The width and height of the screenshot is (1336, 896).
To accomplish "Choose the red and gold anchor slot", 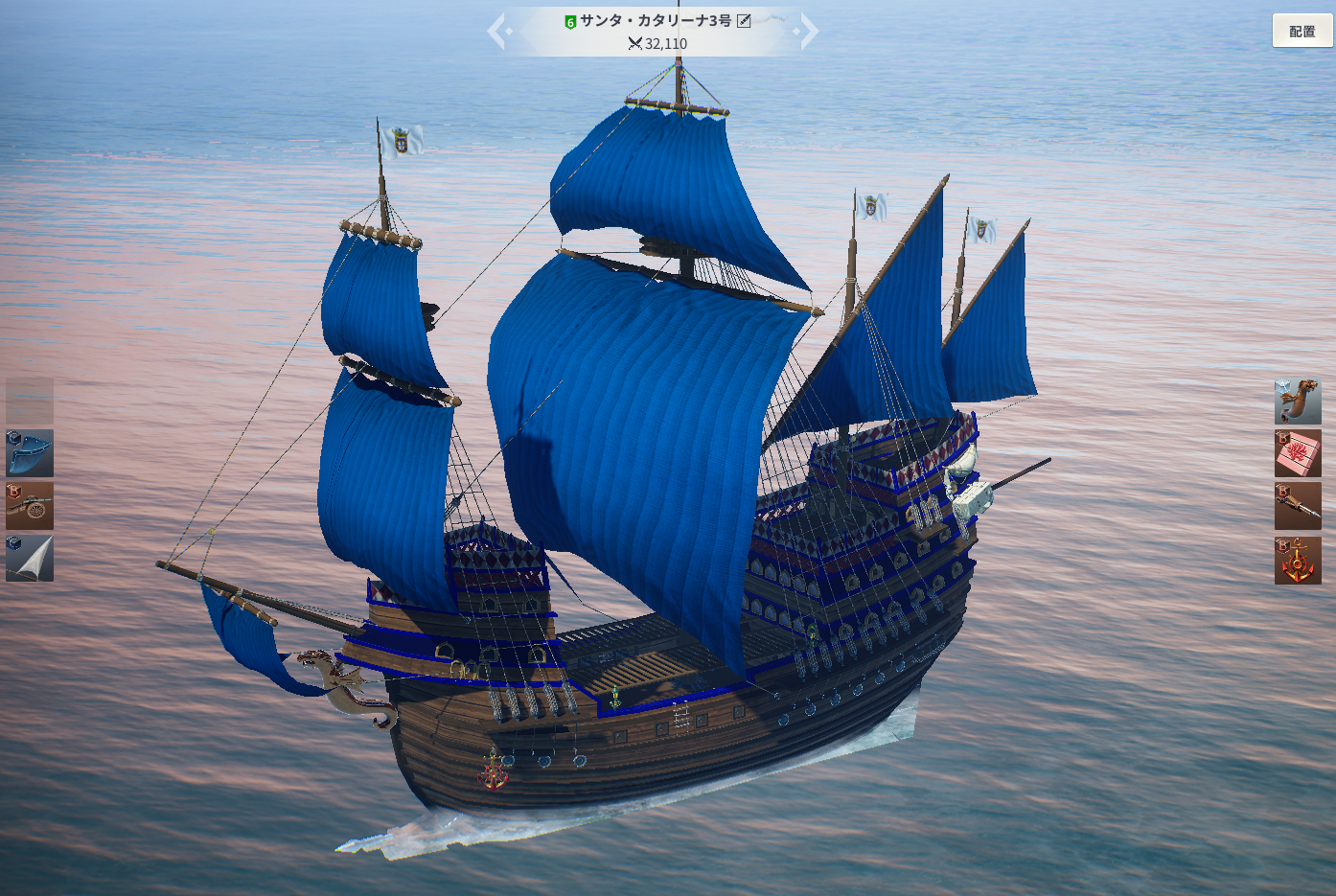I will pyautogui.click(x=1298, y=561).
